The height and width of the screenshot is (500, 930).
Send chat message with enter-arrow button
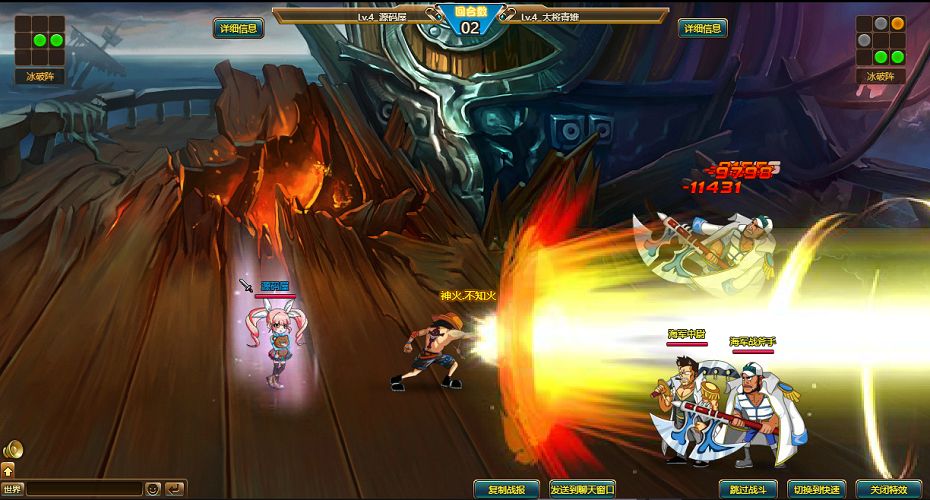[175, 489]
